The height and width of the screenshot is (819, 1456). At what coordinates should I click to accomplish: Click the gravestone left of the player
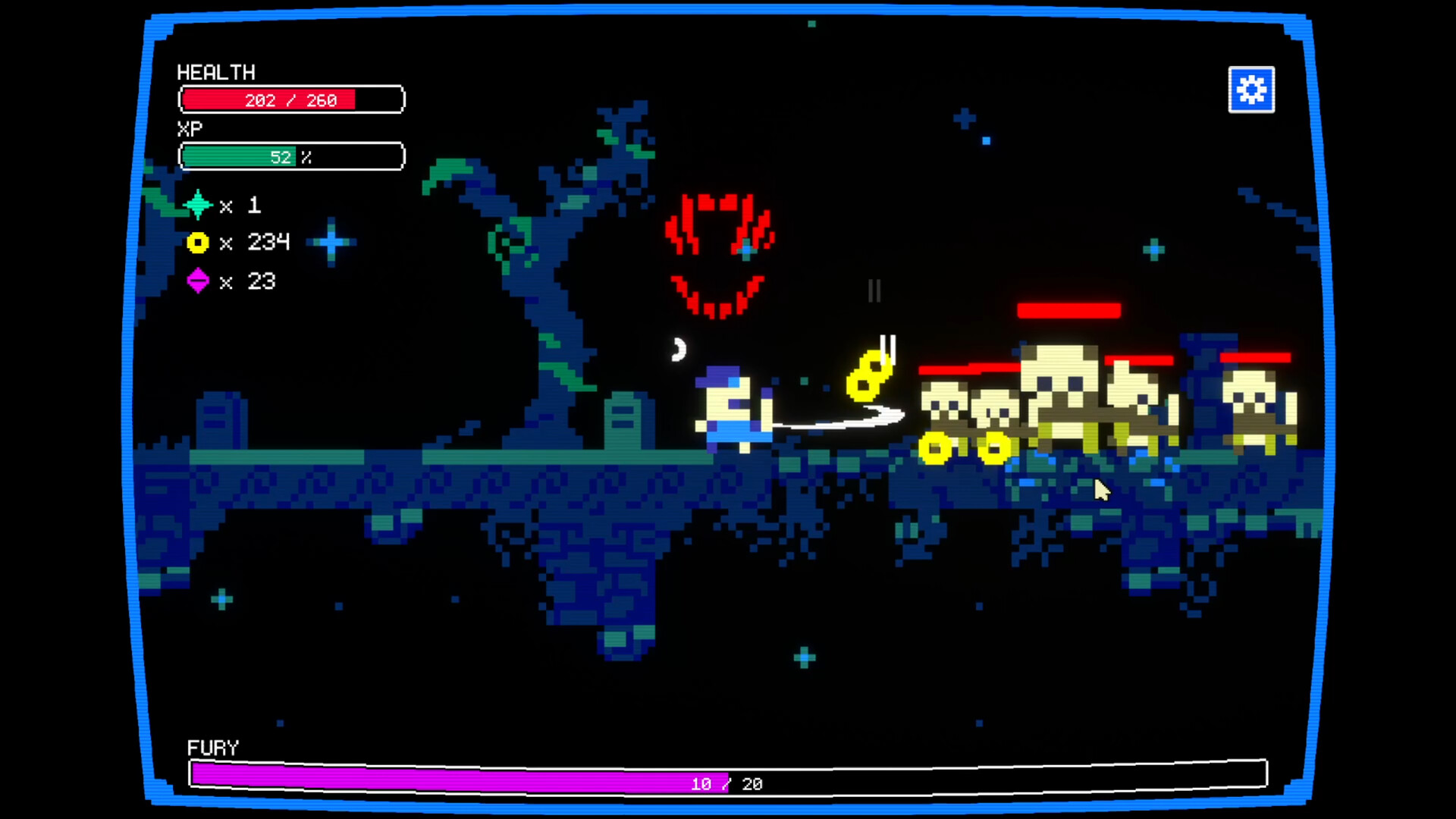(626, 422)
